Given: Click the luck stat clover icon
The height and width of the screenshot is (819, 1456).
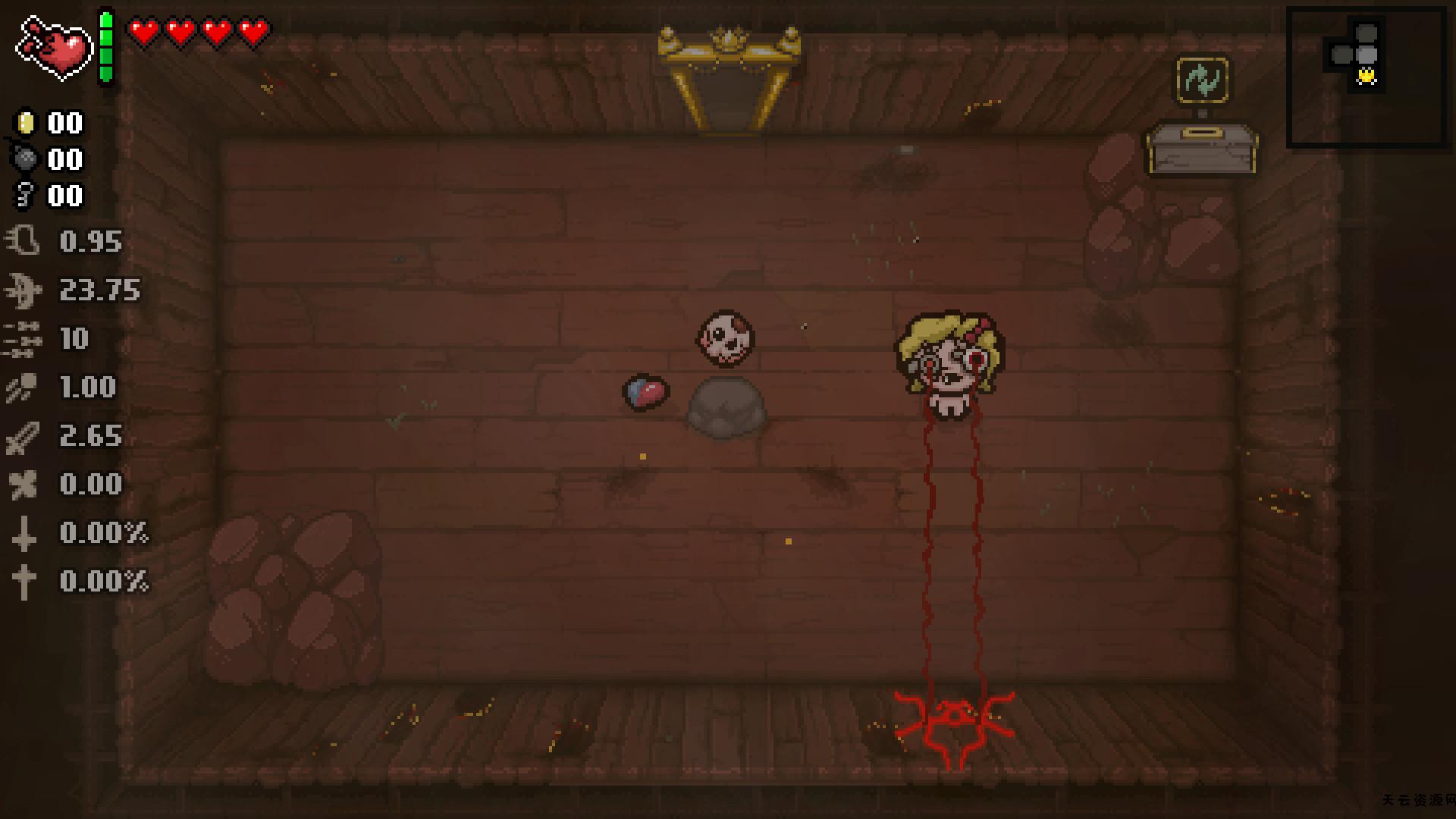Looking at the screenshot, I should 25,485.
